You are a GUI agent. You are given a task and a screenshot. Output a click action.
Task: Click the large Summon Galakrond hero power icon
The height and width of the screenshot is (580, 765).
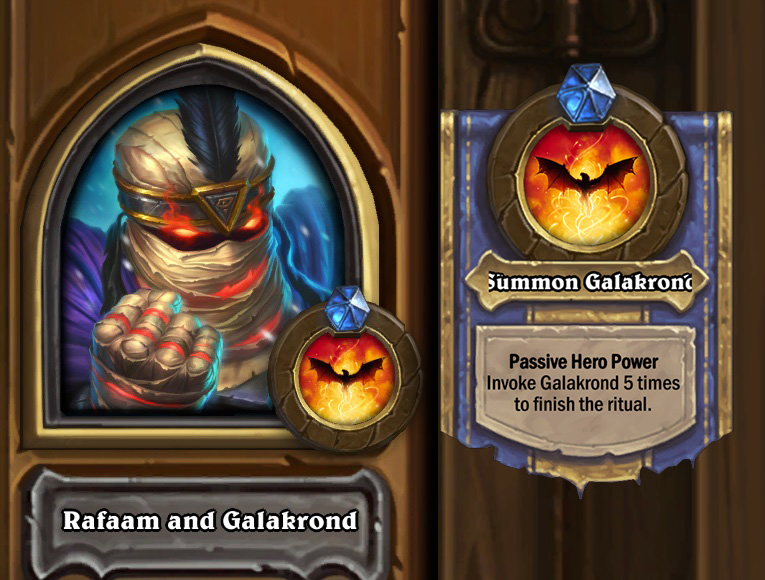587,183
